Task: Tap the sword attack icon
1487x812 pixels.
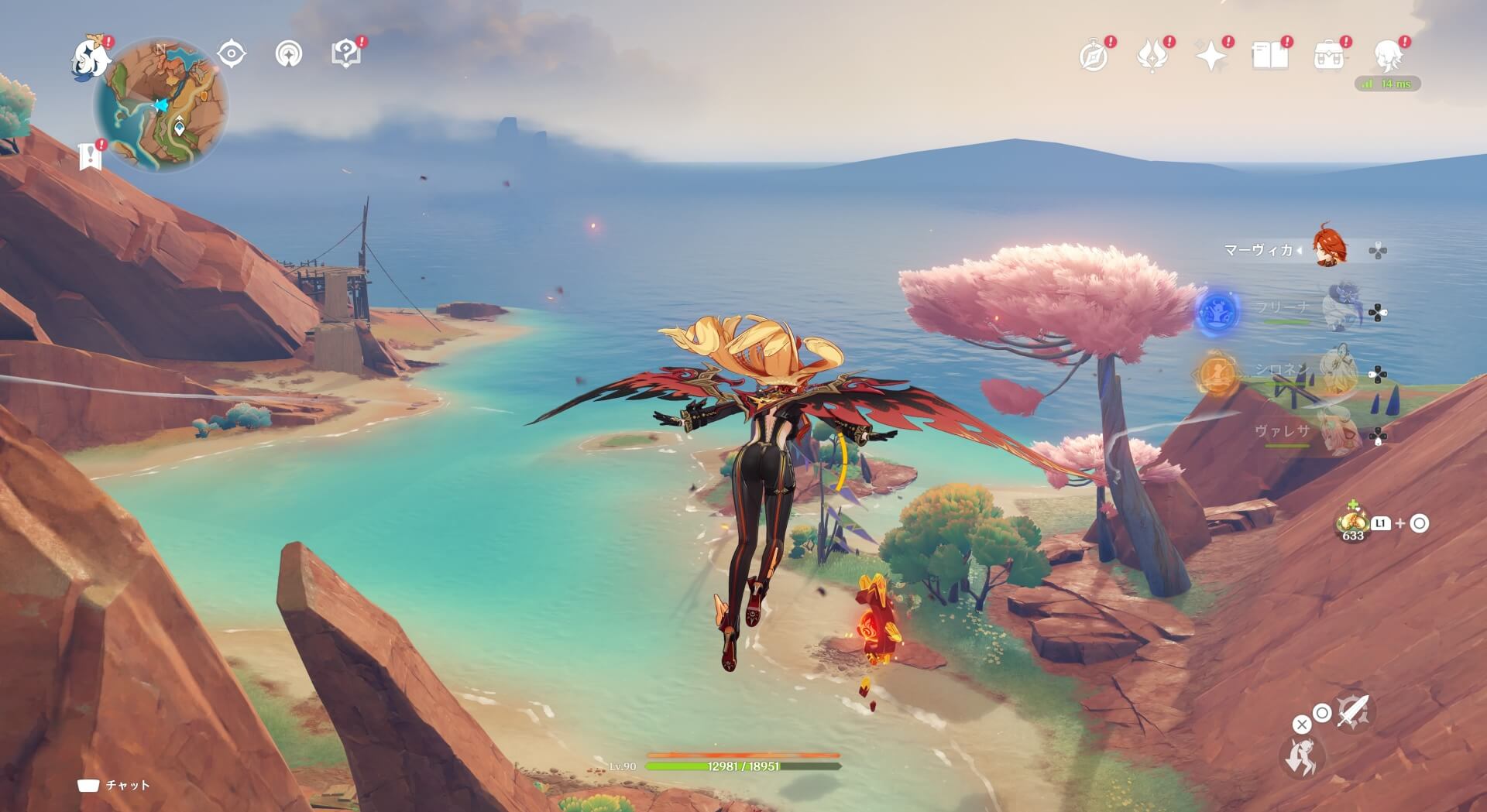Action: click(1352, 711)
